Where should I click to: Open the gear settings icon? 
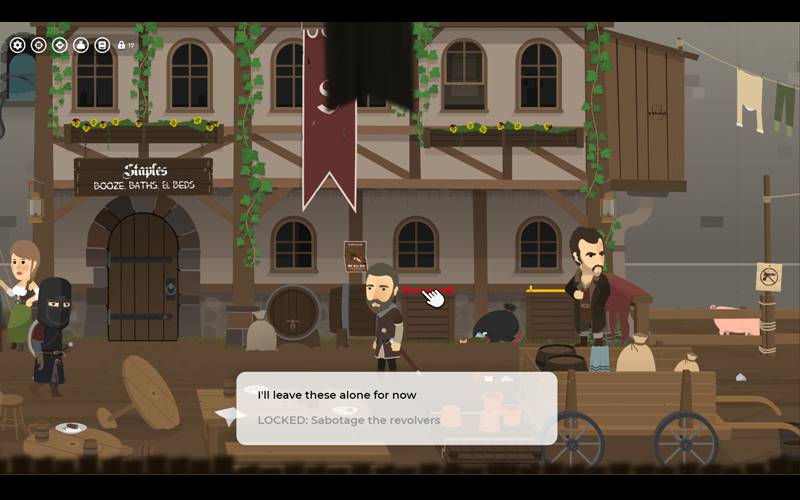click(x=17, y=45)
